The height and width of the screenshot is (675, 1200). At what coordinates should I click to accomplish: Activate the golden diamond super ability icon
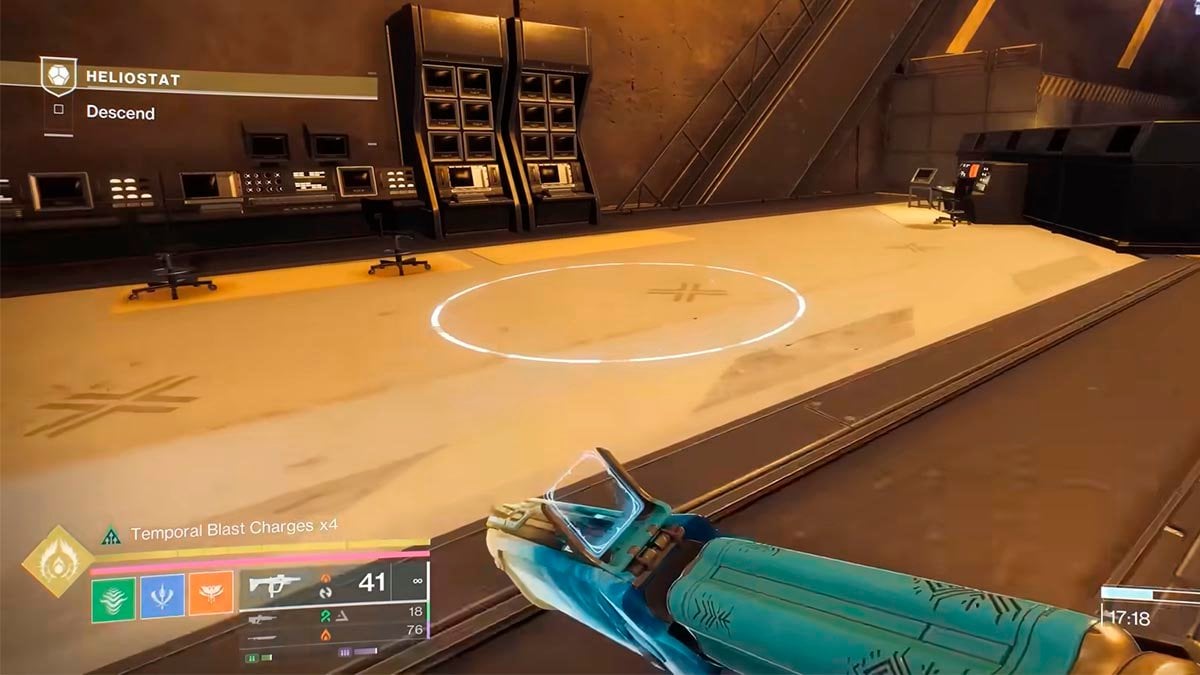pos(57,561)
